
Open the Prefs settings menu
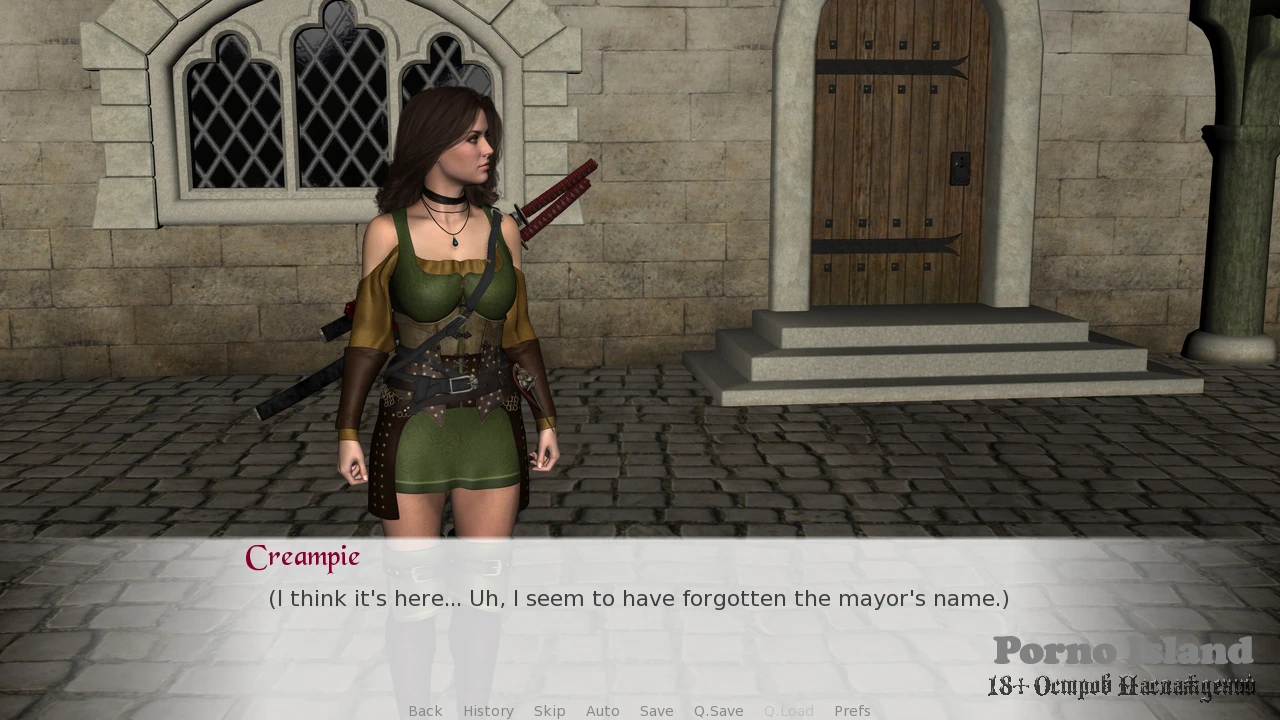(852, 711)
